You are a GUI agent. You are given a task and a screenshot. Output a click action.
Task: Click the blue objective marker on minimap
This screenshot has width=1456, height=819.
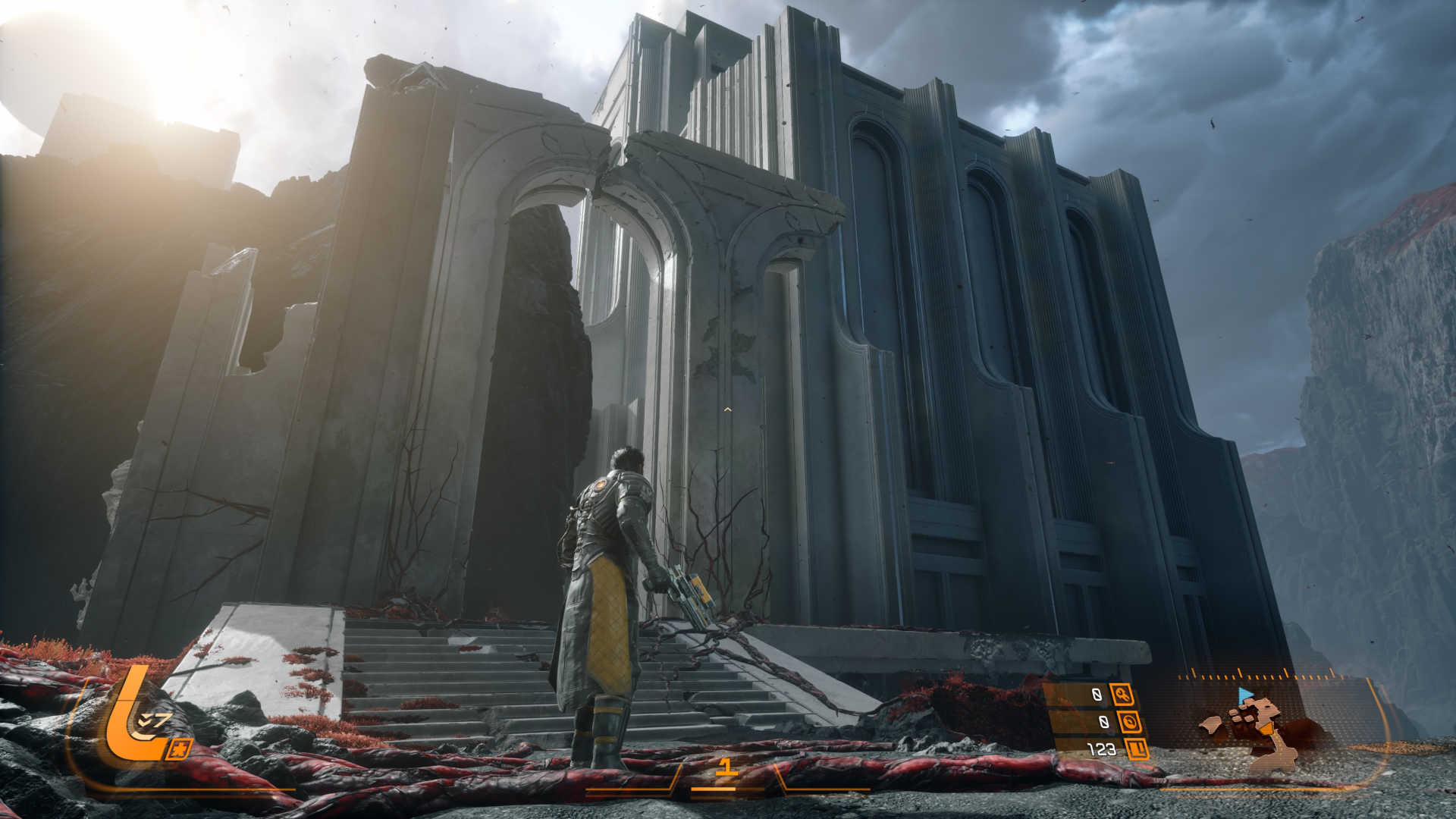(1244, 695)
